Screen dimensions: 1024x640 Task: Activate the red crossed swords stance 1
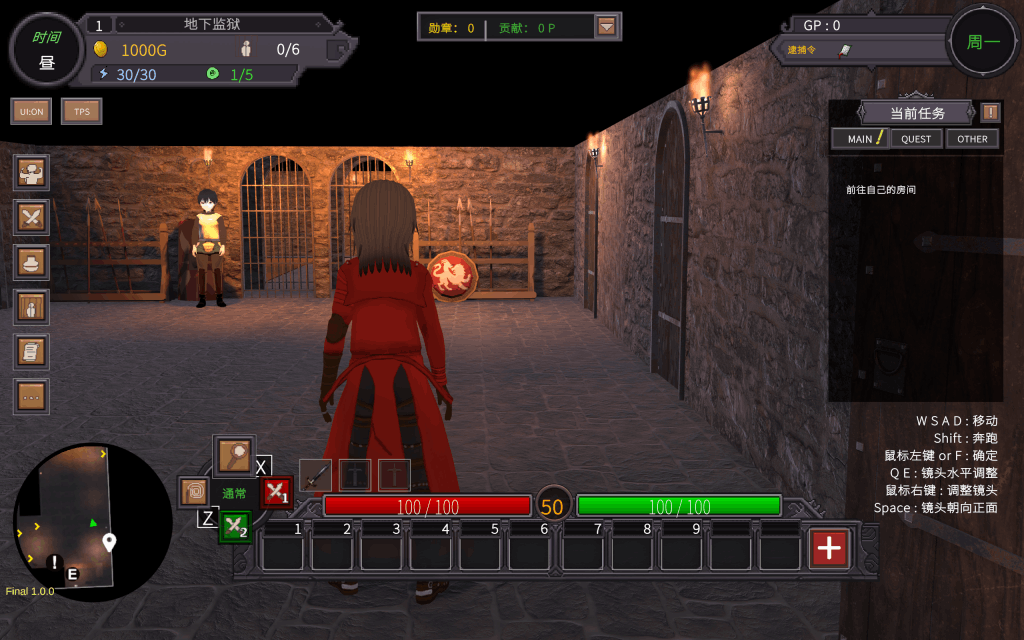[x=276, y=492]
